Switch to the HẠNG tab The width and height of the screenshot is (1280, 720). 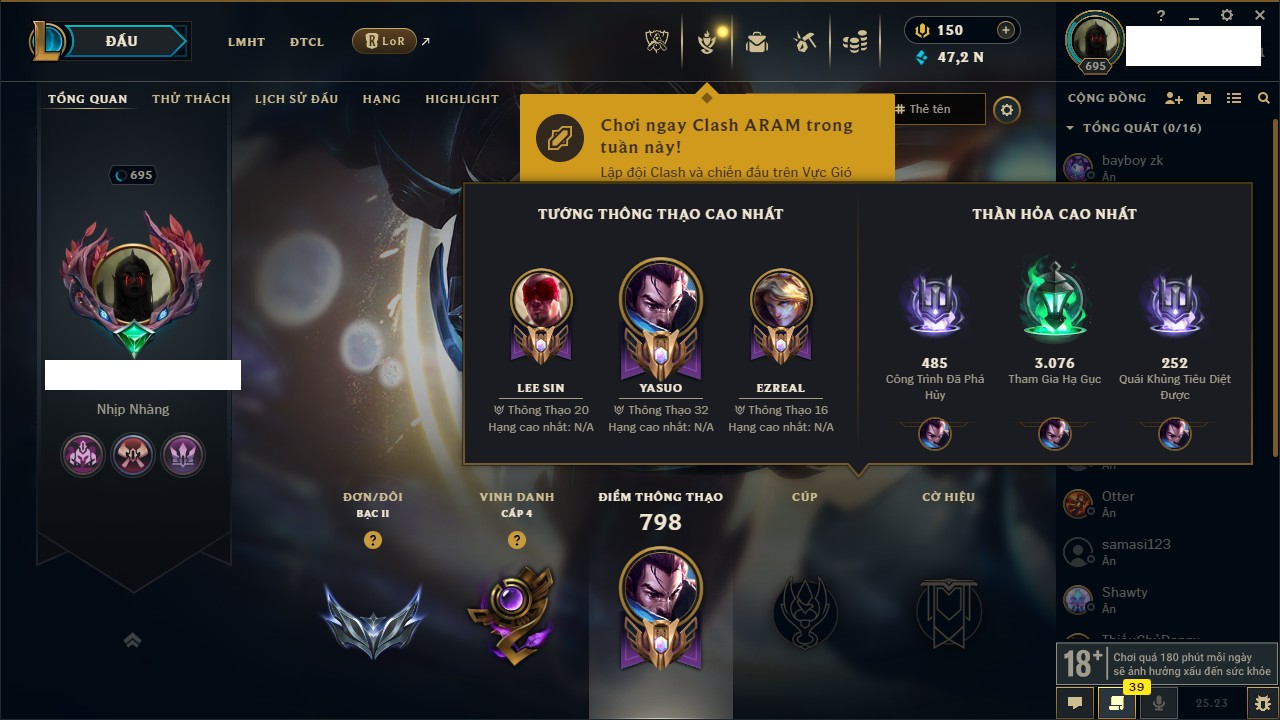tap(381, 99)
